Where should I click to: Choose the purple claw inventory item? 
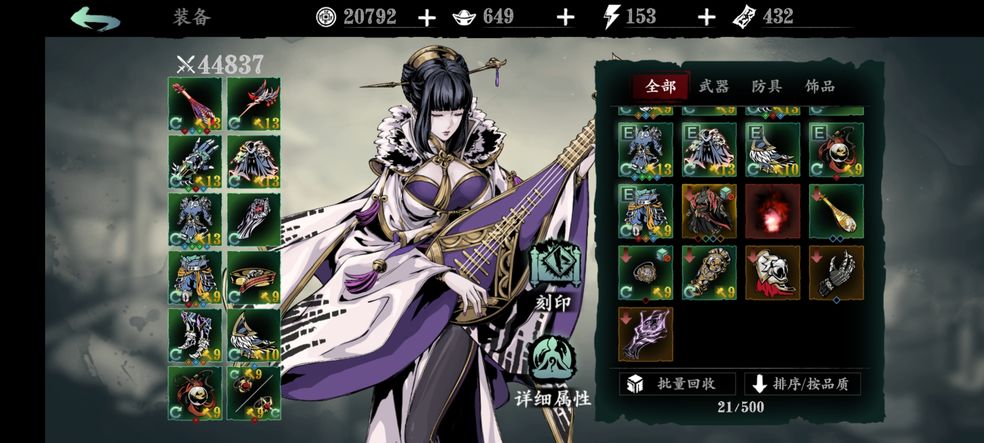click(x=646, y=334)
